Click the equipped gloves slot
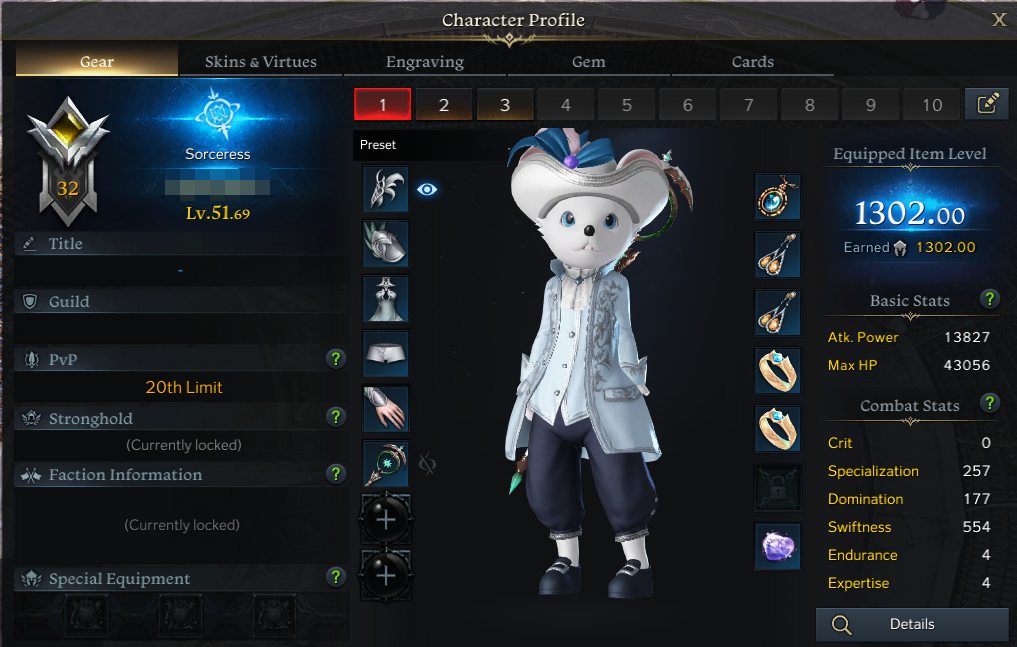This screenshot has width=1017, height=647. coord(385,409)
